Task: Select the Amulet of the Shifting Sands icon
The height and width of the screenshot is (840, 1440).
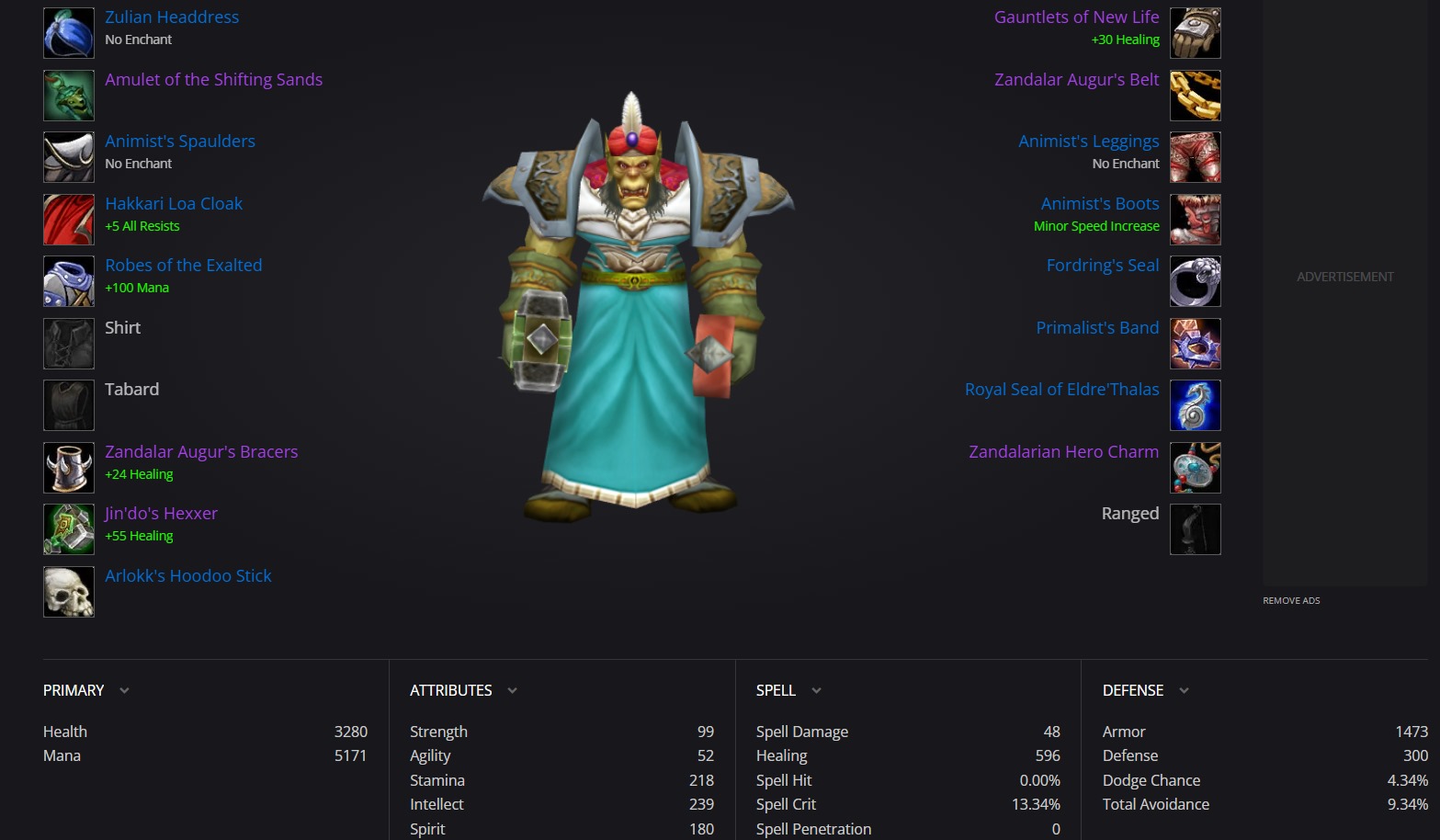Action: [x=69, y=96]
